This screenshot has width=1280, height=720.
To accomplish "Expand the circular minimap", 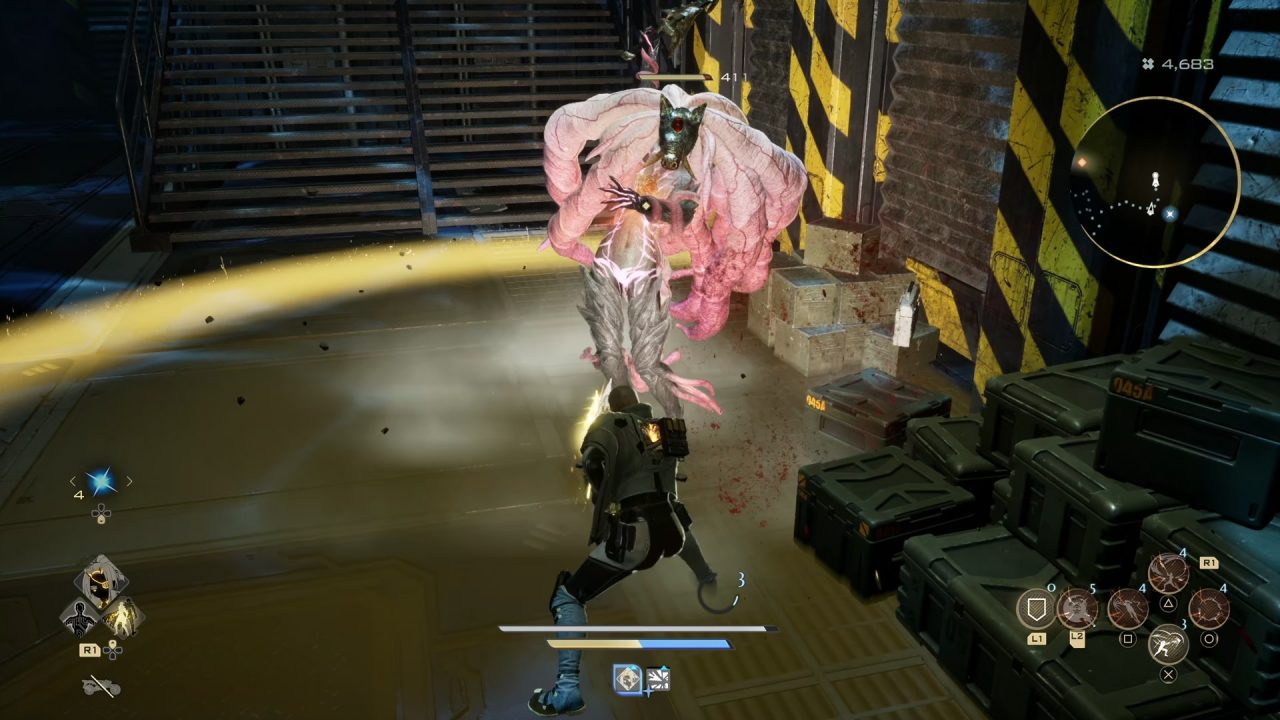I will [x=1160, y=180].
